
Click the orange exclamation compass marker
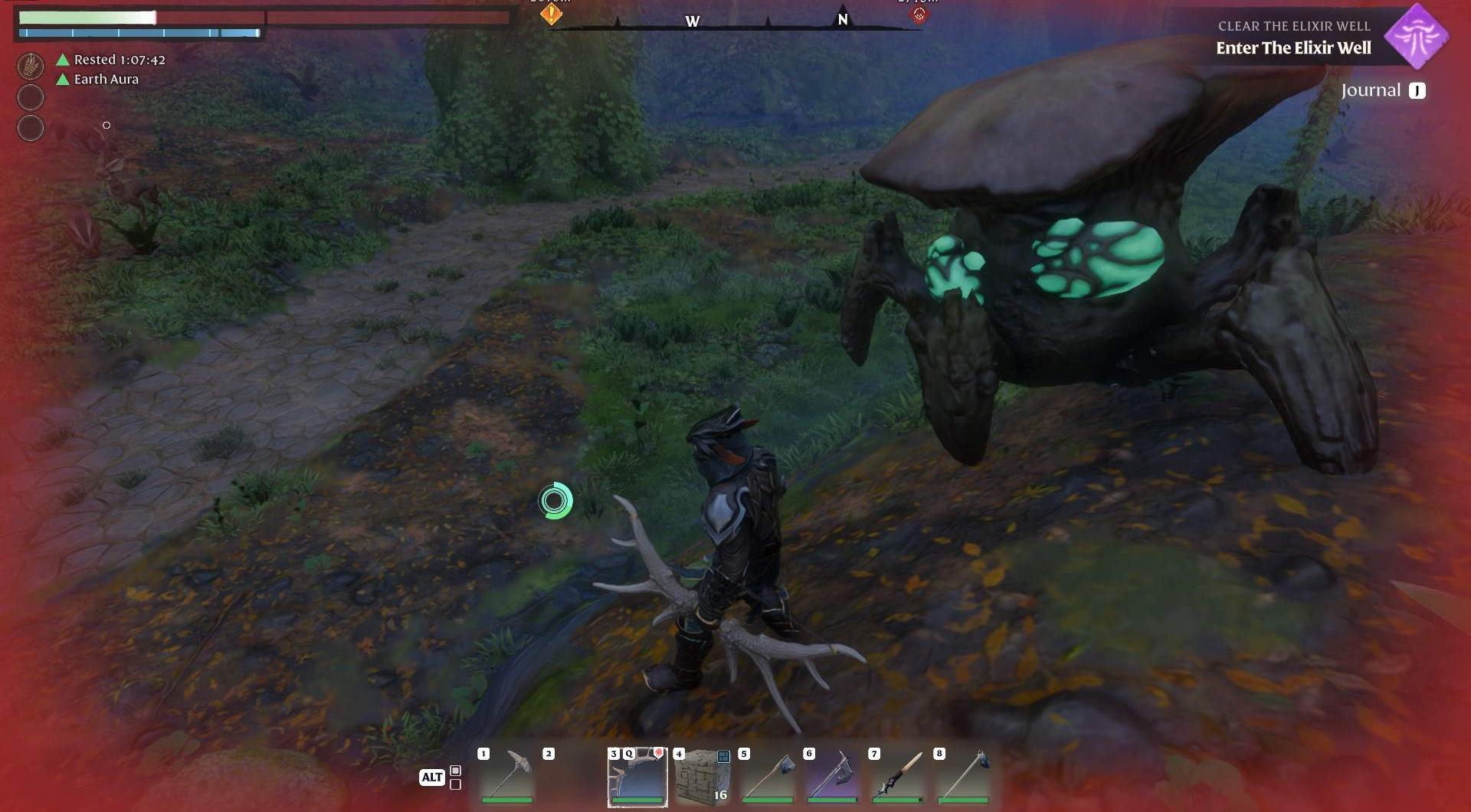[x=551, y=13]
